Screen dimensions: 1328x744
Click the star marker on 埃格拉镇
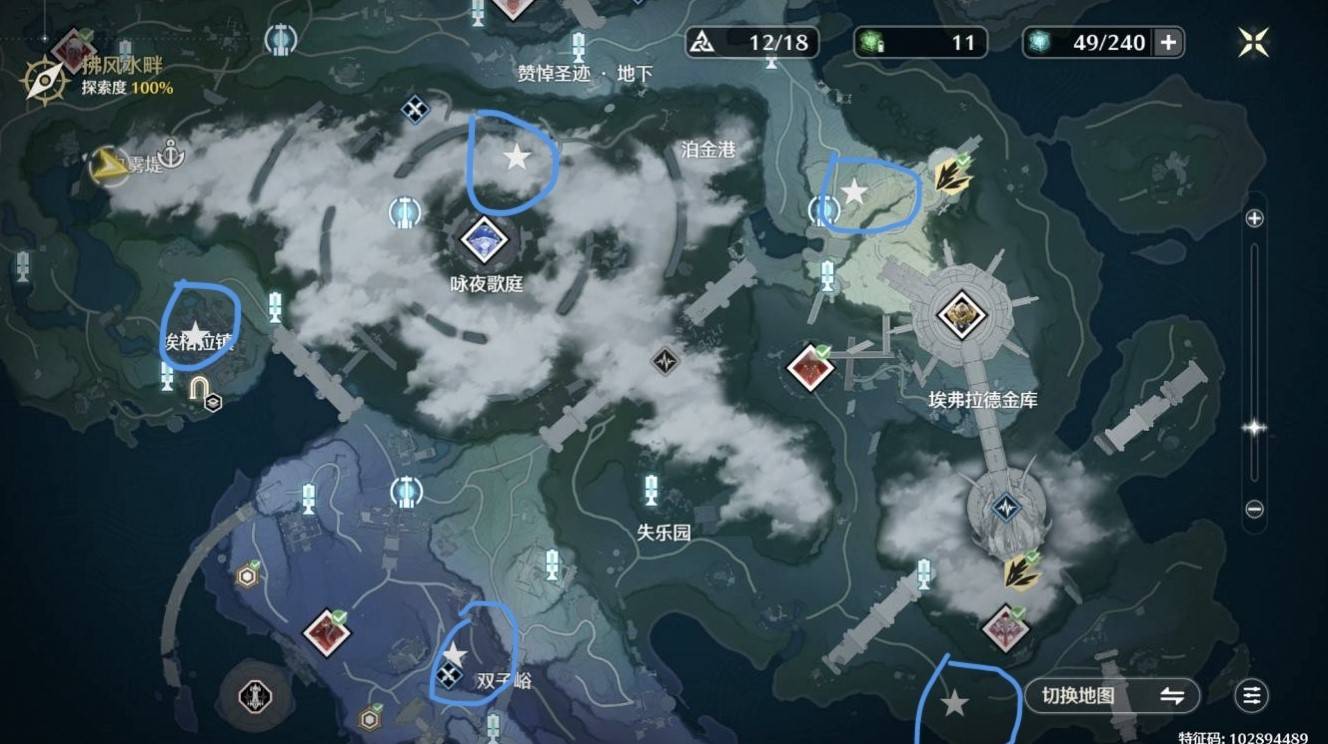coord(195,333)
